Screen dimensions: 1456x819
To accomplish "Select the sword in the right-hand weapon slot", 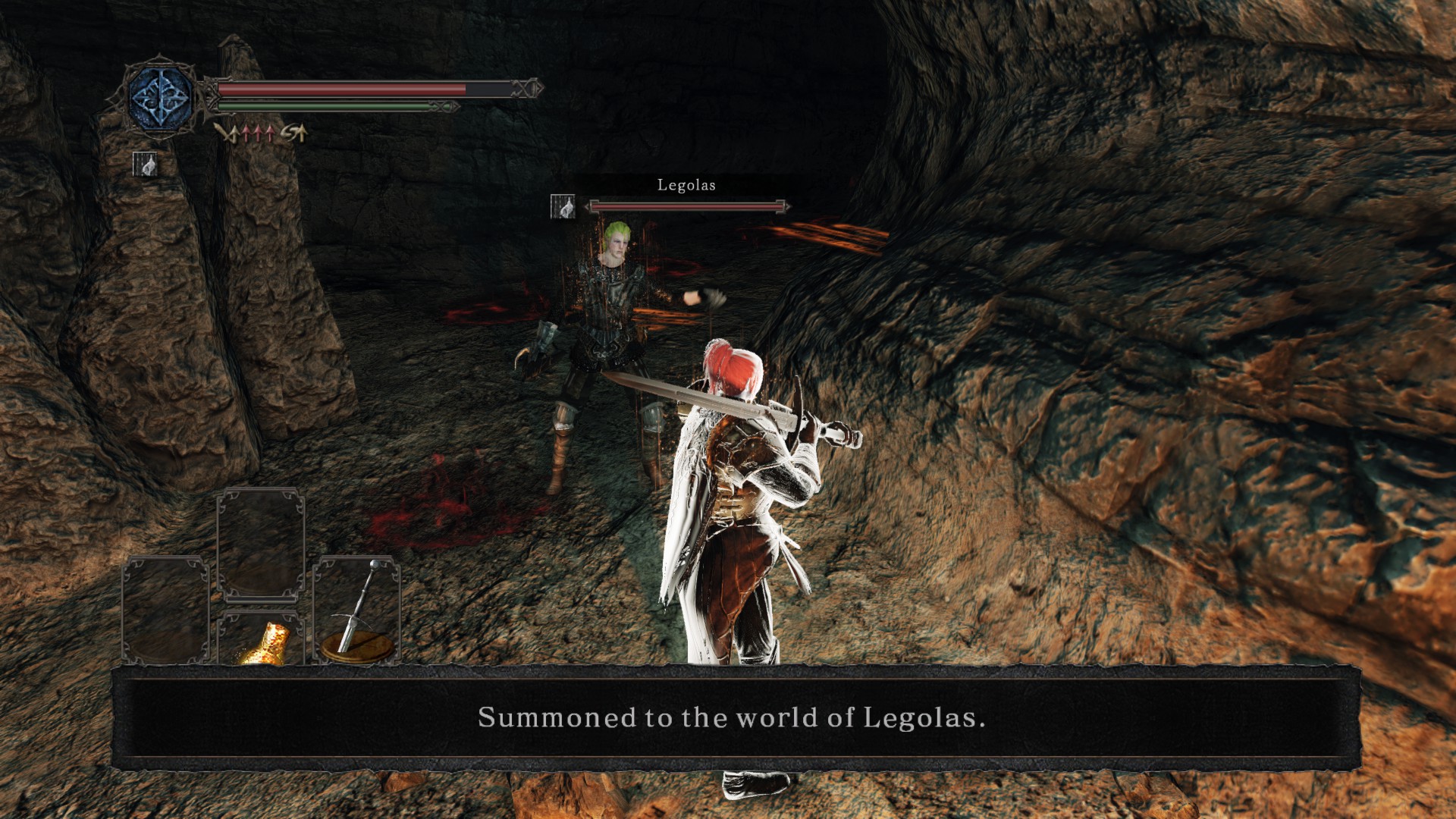I will 356,609.
